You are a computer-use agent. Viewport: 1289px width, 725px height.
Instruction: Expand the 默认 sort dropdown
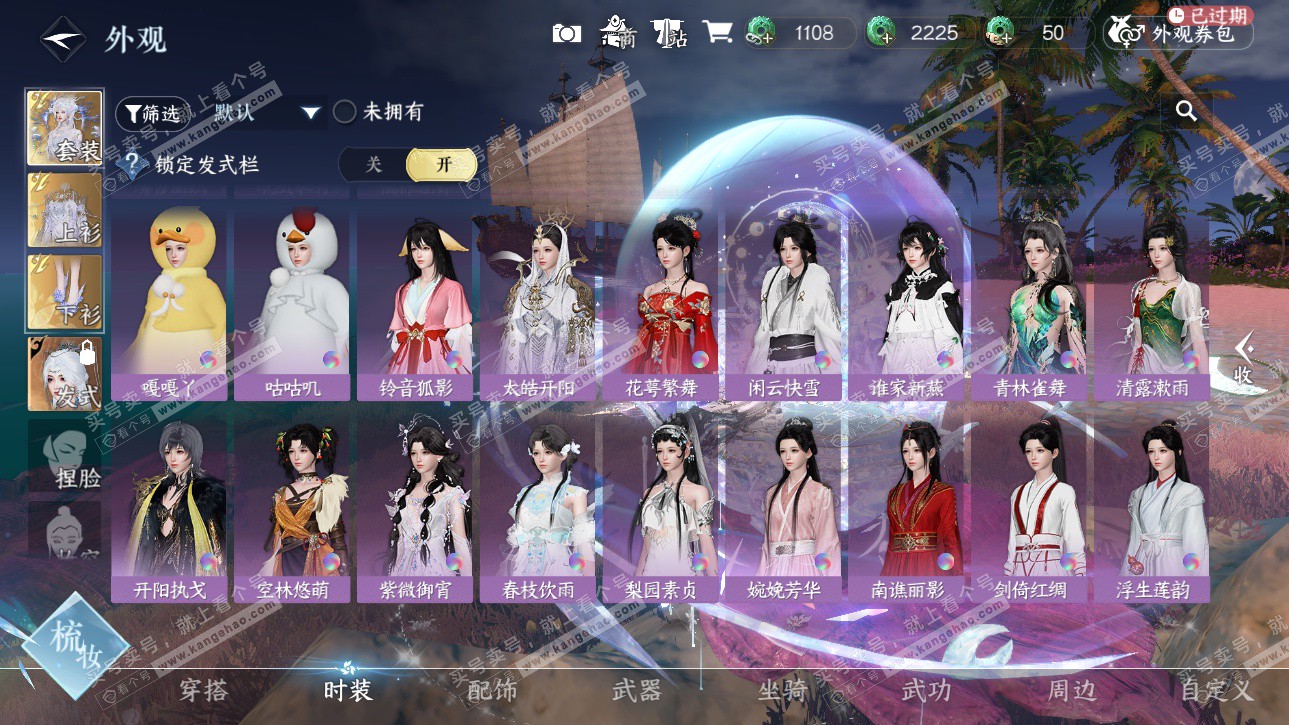(x=311, y=113)
